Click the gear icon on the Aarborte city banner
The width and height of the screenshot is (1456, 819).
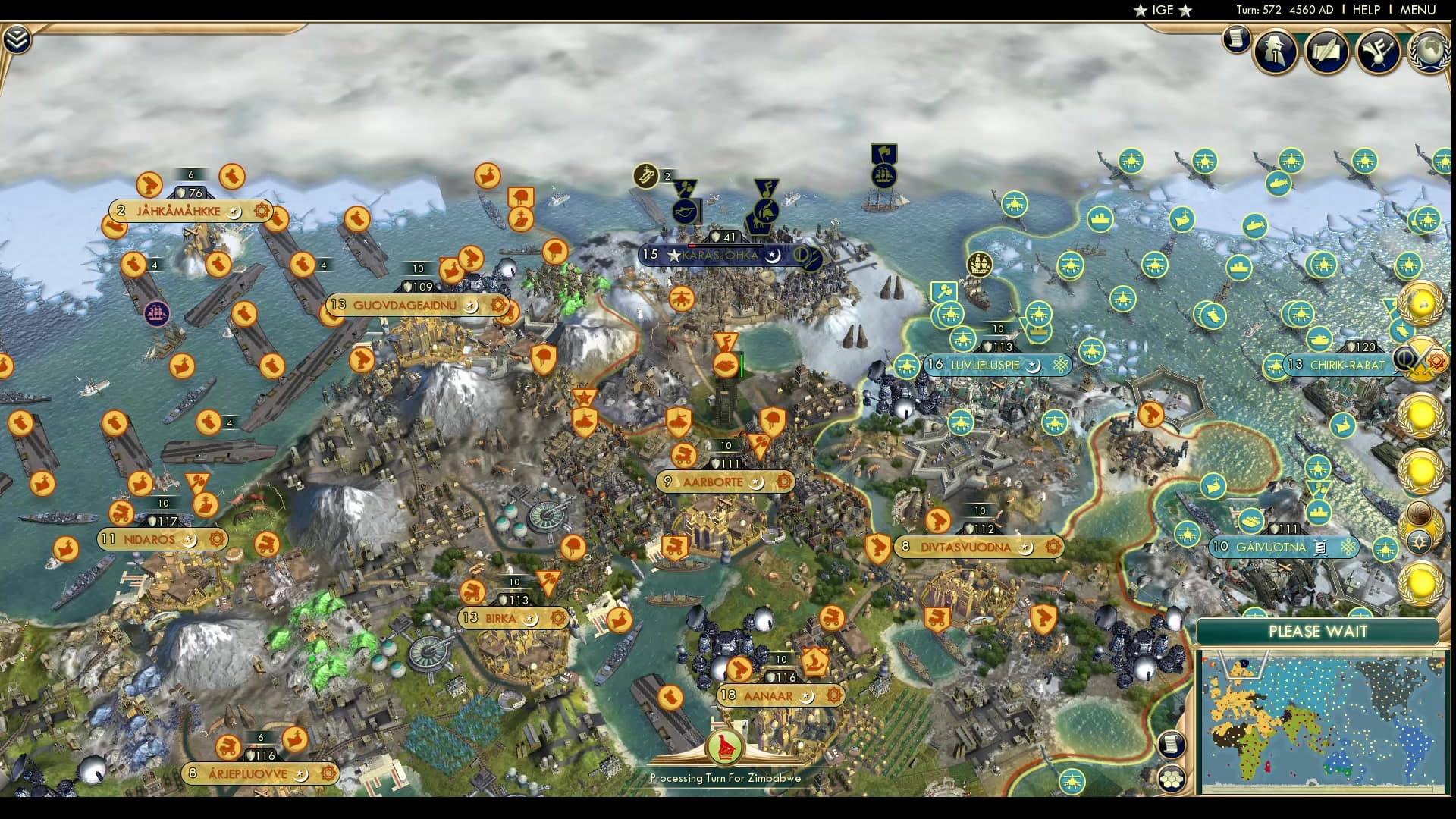click(x=784, y=481)
